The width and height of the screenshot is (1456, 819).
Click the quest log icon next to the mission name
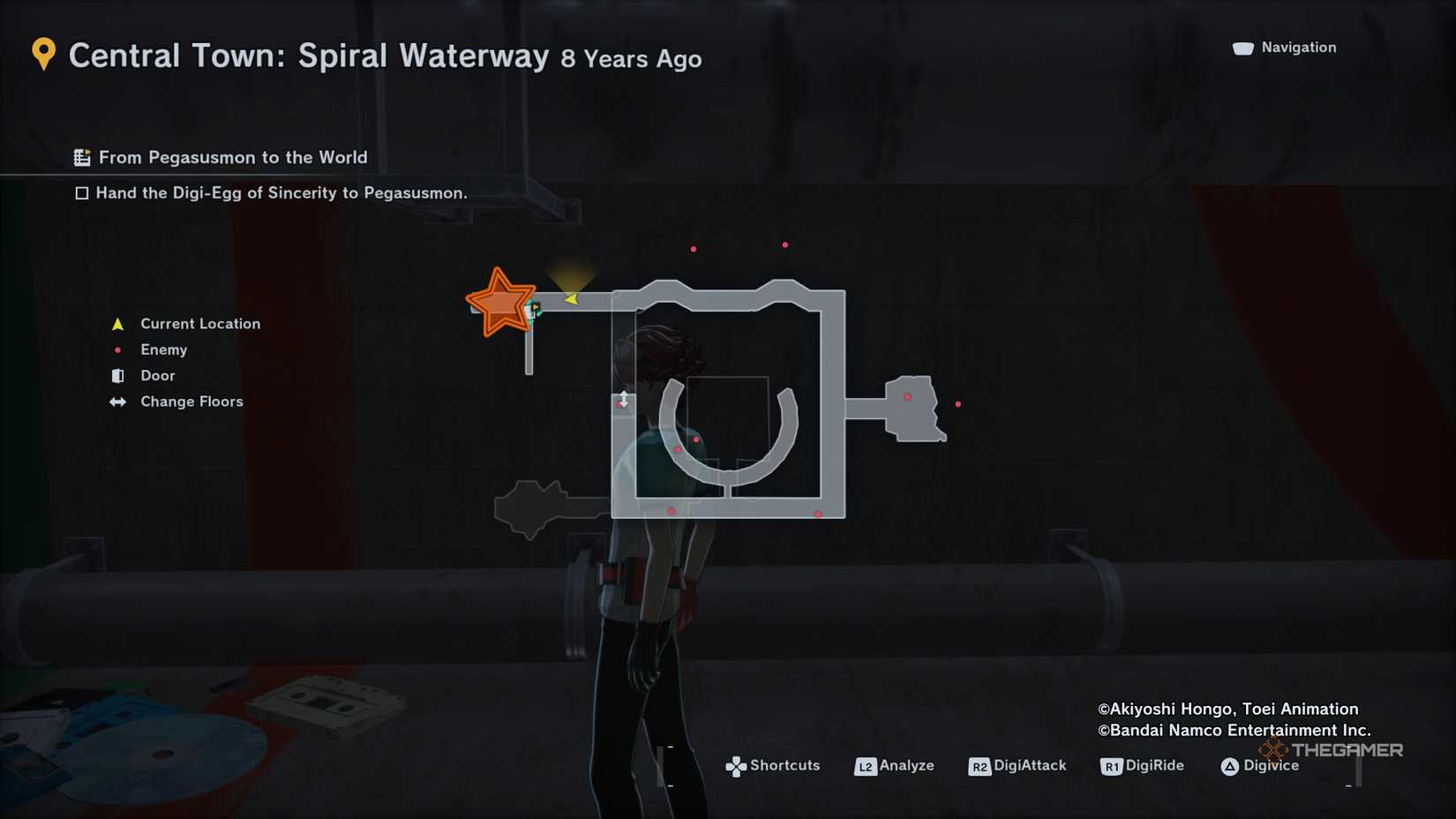pos(82,156)
